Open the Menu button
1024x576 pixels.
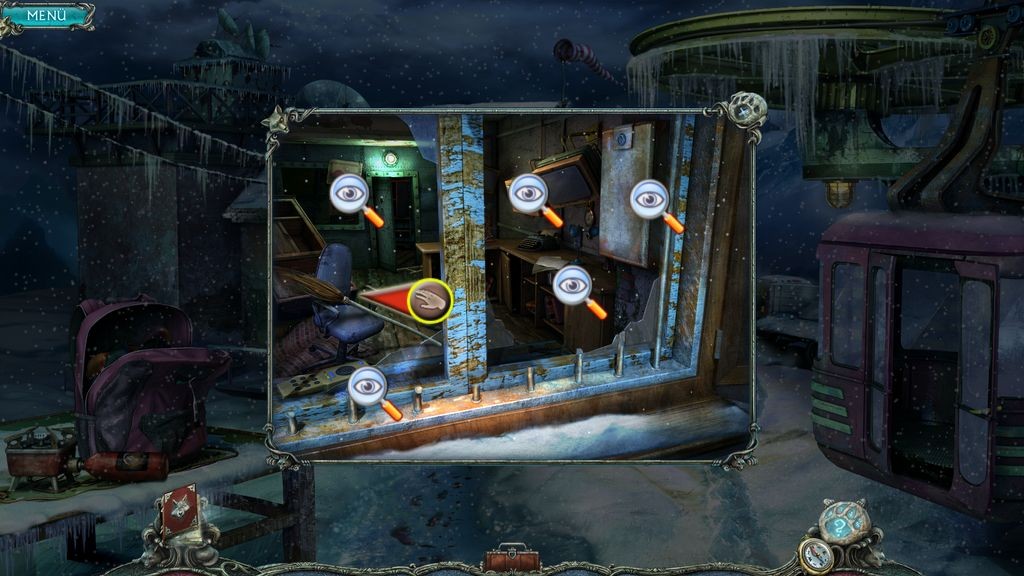46,15
